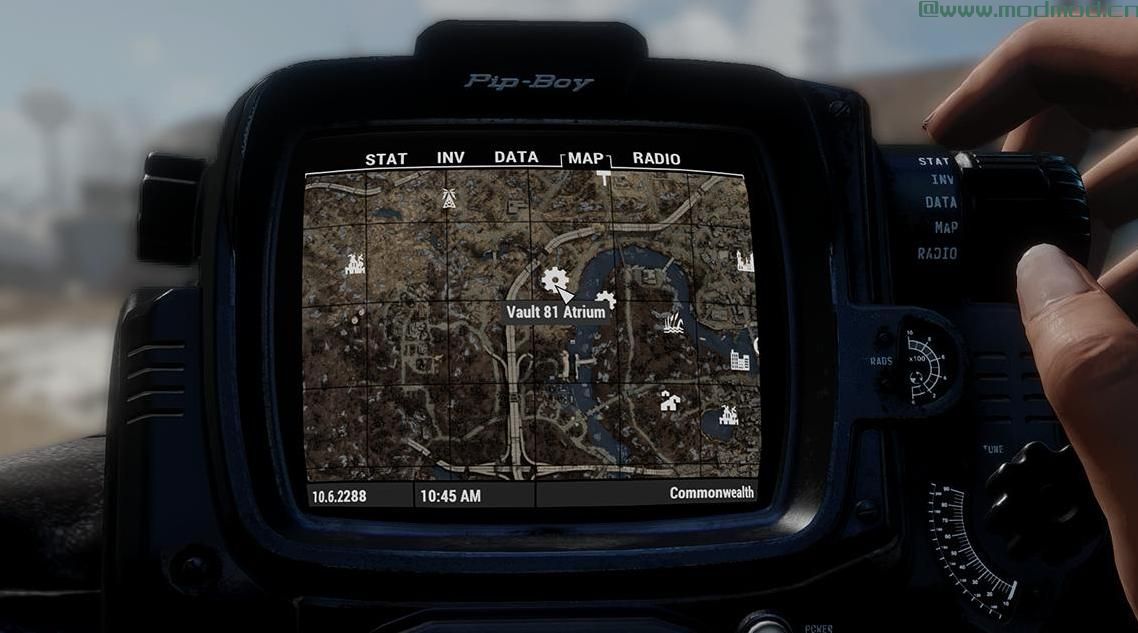This screenshot has height=633, width=1138.
Task: Select the MAP tab
Action: tap(586, 158)
